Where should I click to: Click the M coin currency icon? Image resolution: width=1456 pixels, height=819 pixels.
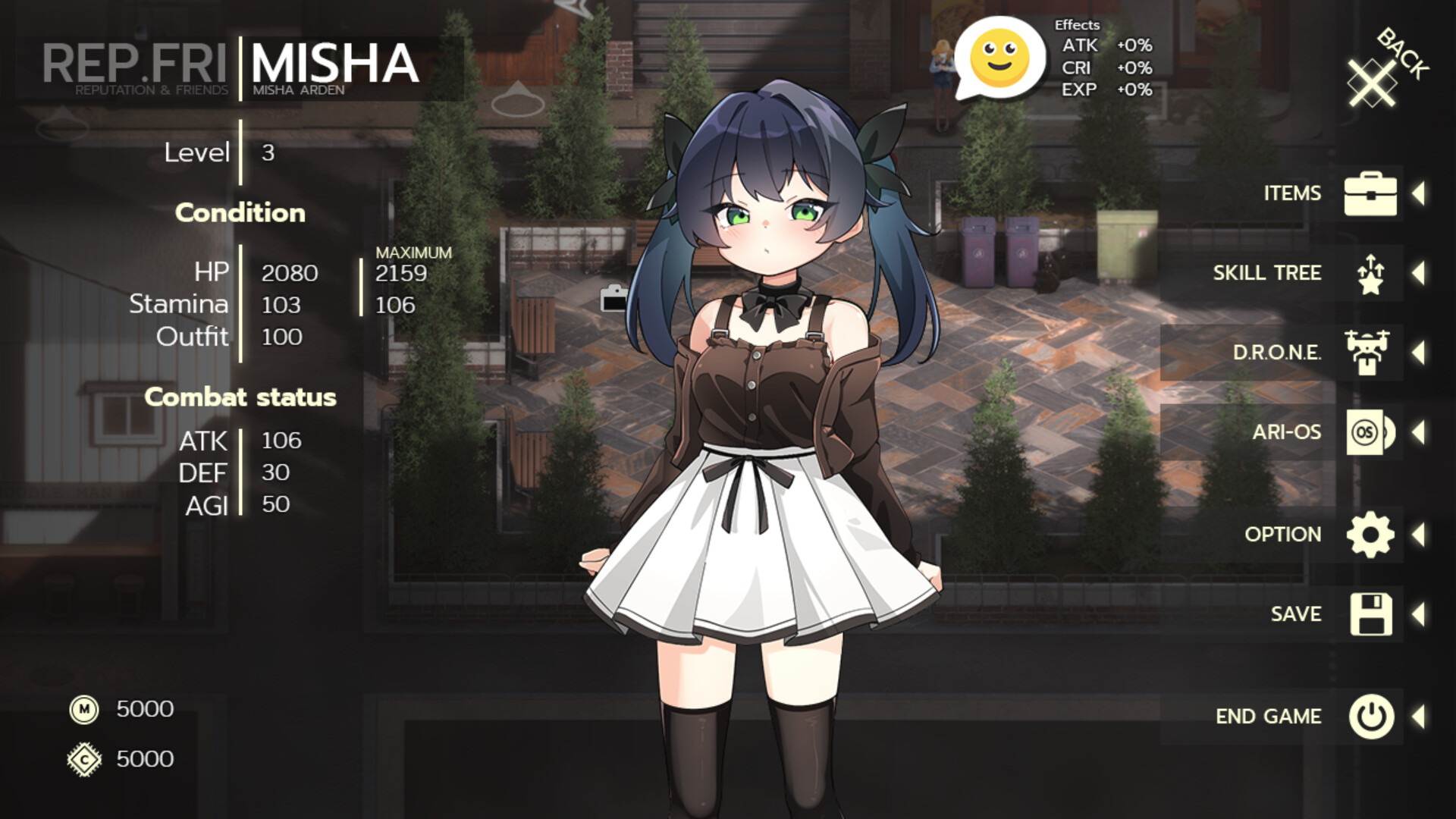tap(85, 710)
